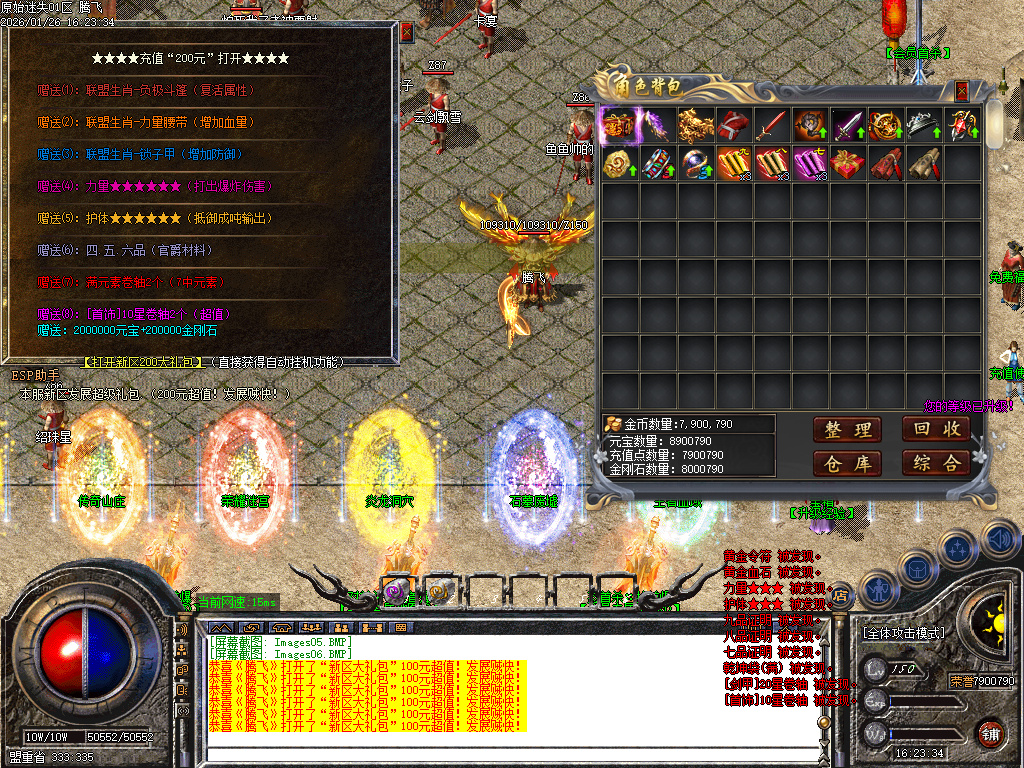Click the 整理 sort button

847,430
